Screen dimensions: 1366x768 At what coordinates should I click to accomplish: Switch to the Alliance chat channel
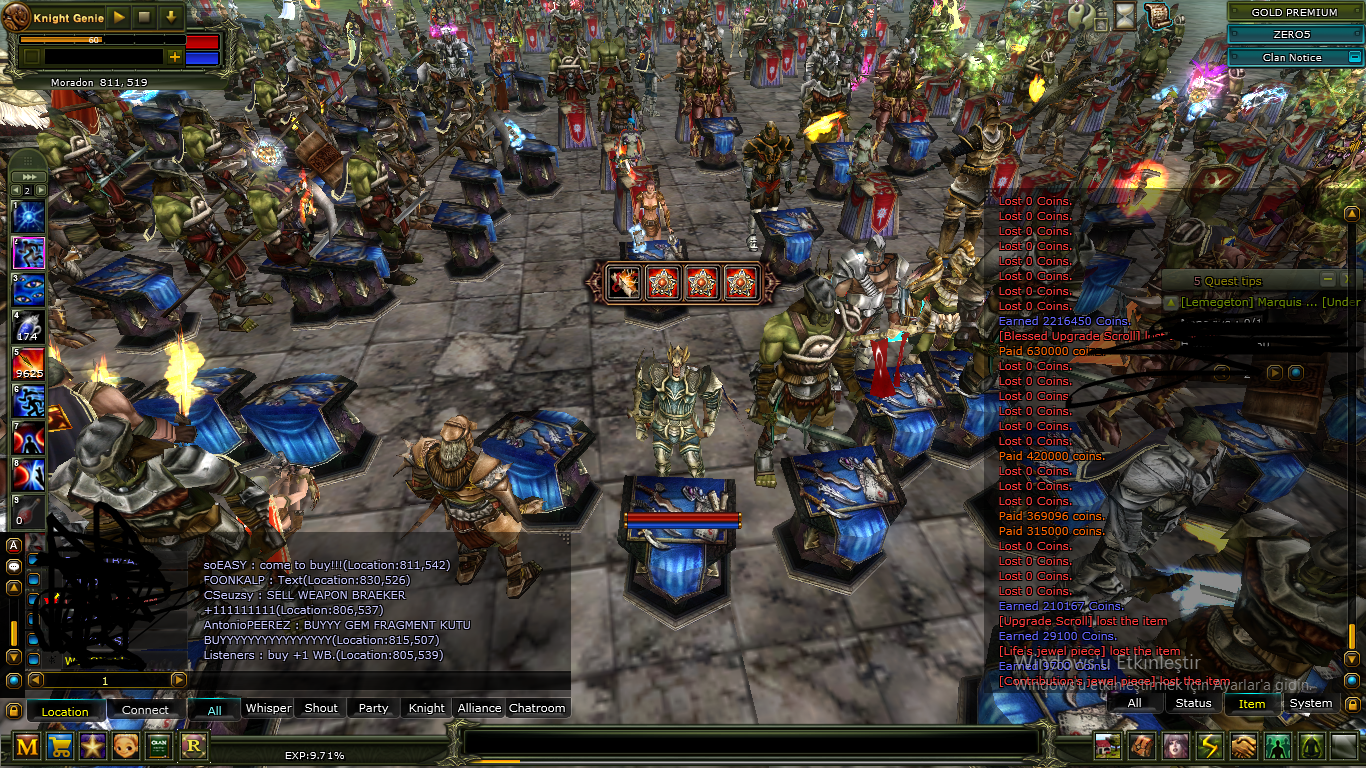479,708
